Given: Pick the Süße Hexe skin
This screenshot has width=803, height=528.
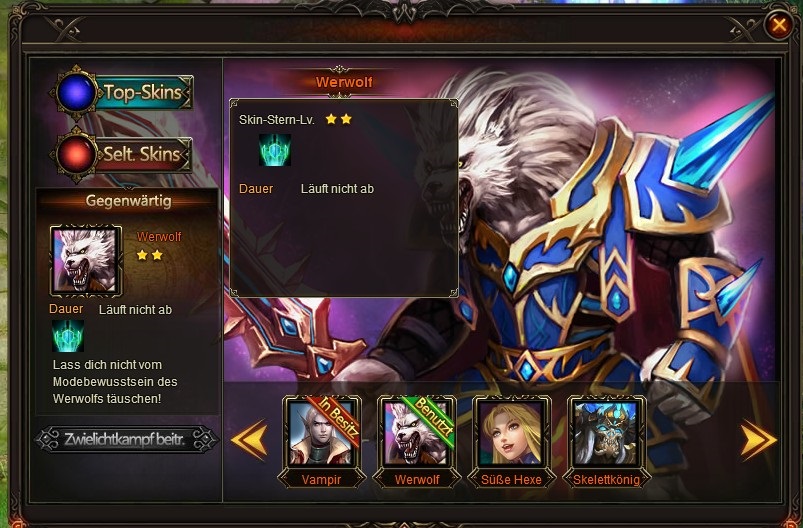Looking at the screenshot, I should pos(512,433).
